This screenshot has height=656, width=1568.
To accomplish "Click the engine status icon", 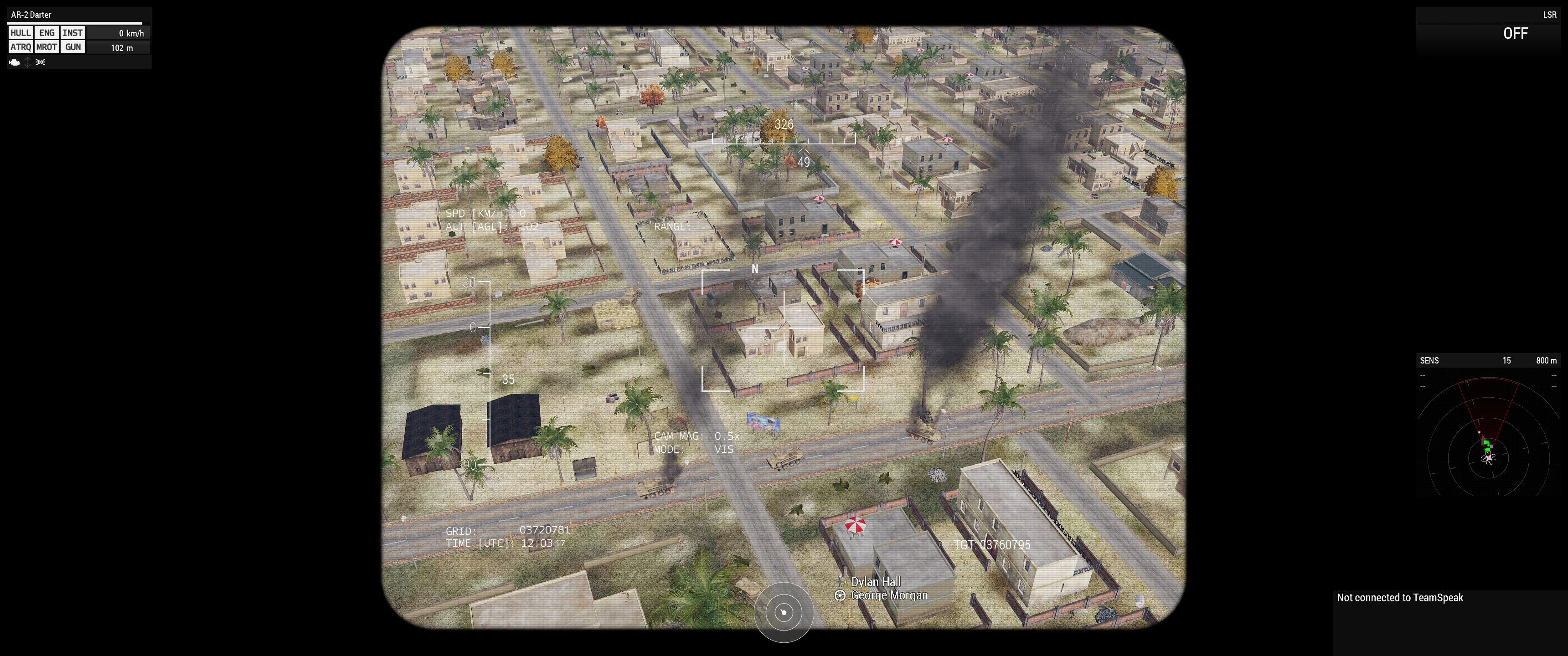I will 15,62.
